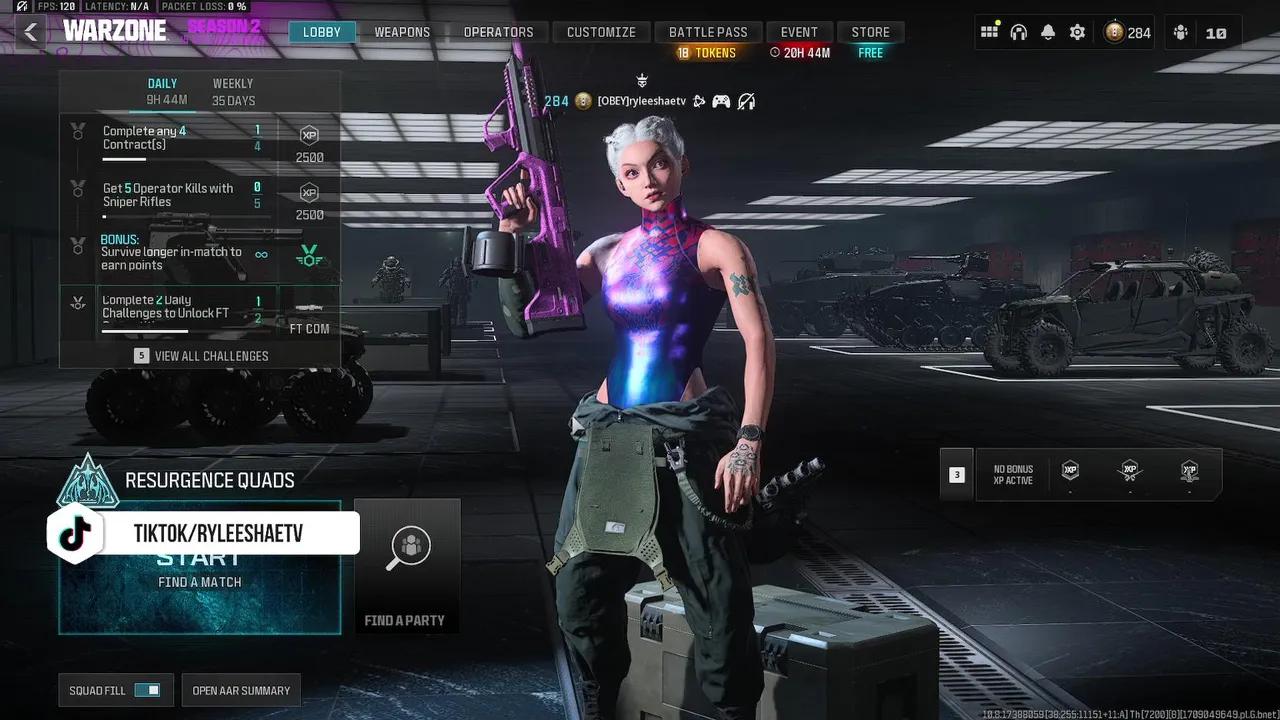Screen dimensions: 1280x720
Task: Open the social party members icon
Action: [x=1181, y=32]
